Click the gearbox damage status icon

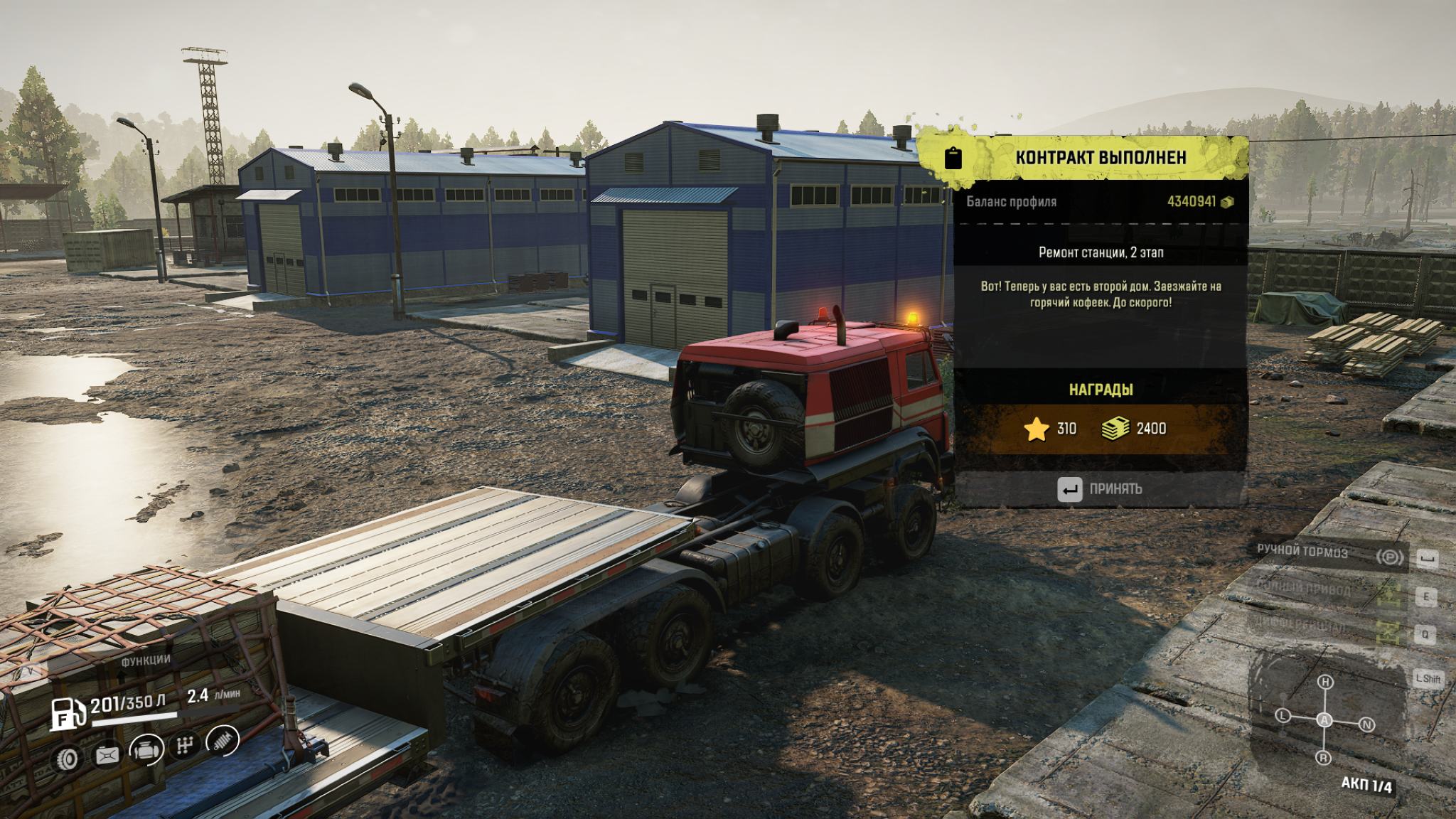coord(185,746)
